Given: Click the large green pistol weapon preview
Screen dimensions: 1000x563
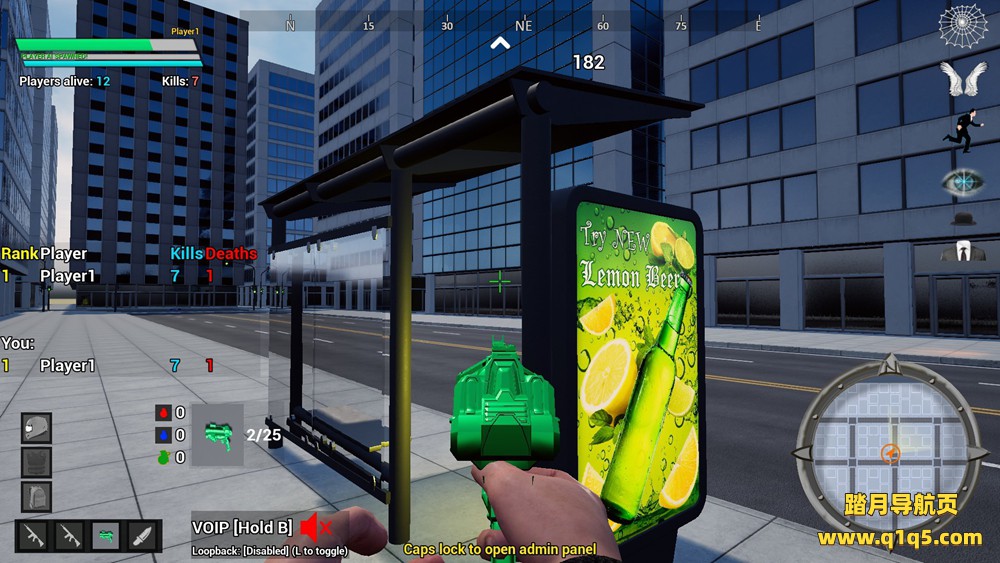Looking at the screenshot, I should tap(217, 435).
